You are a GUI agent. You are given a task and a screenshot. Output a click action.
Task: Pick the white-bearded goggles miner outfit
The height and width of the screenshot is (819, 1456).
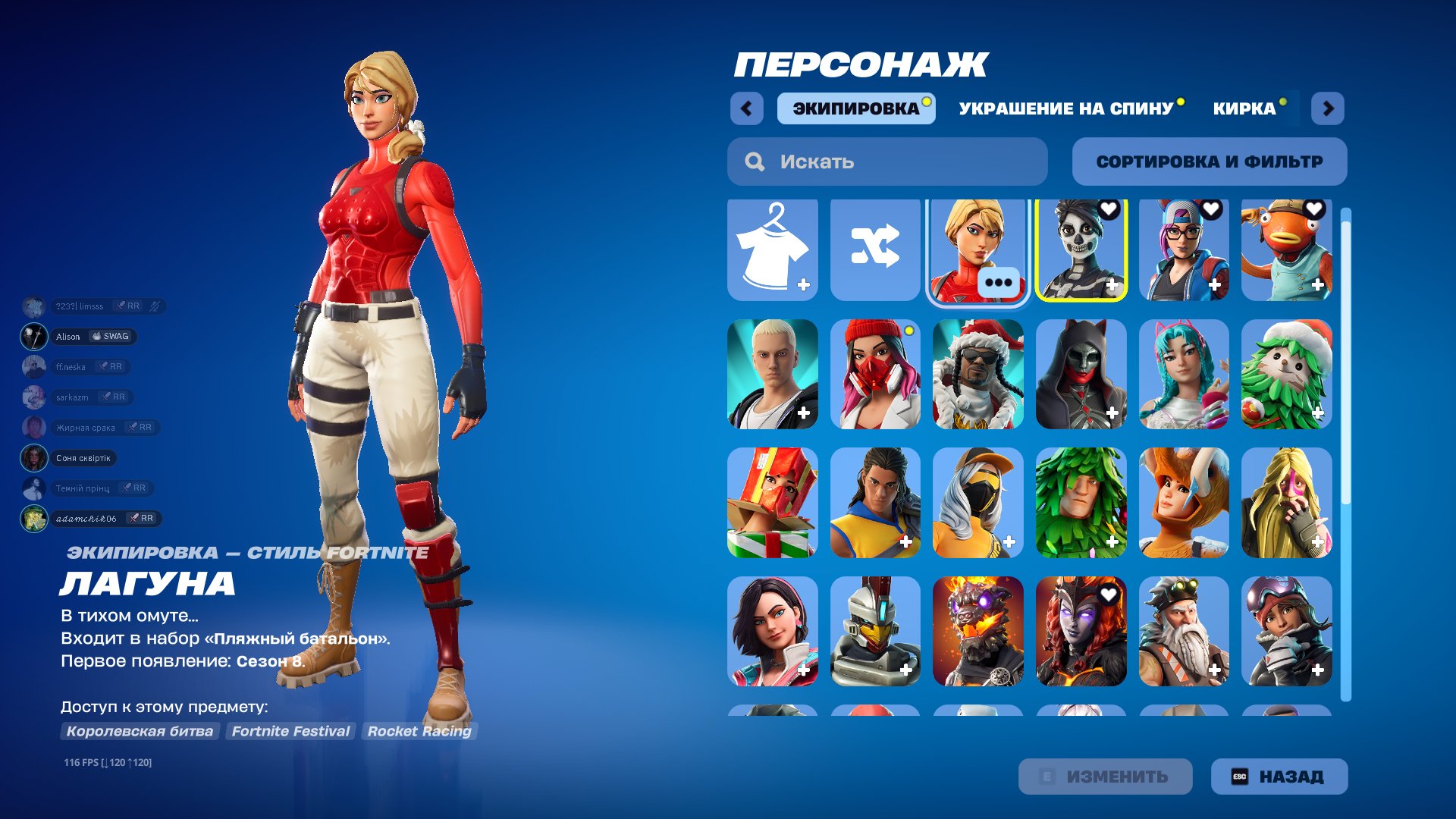tap(1183, 631)
